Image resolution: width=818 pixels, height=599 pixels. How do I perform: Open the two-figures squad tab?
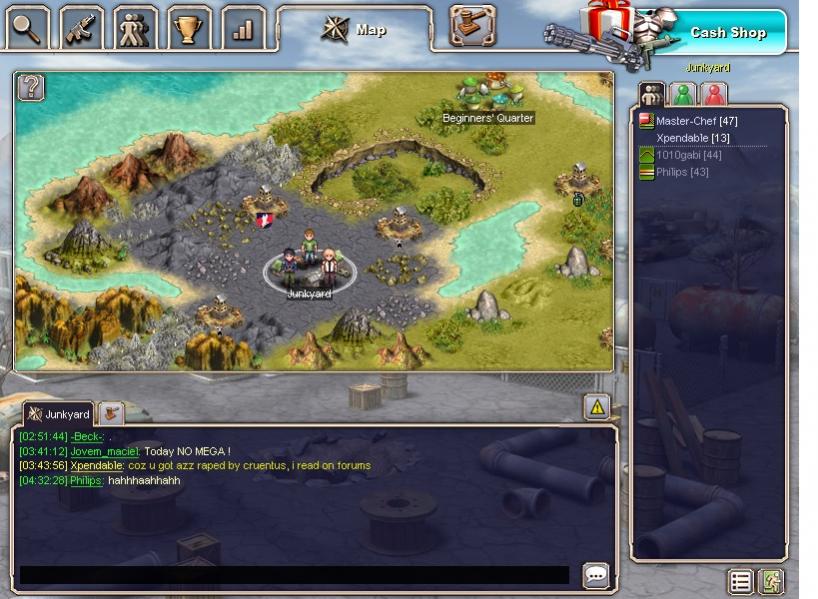click(135, 28)
